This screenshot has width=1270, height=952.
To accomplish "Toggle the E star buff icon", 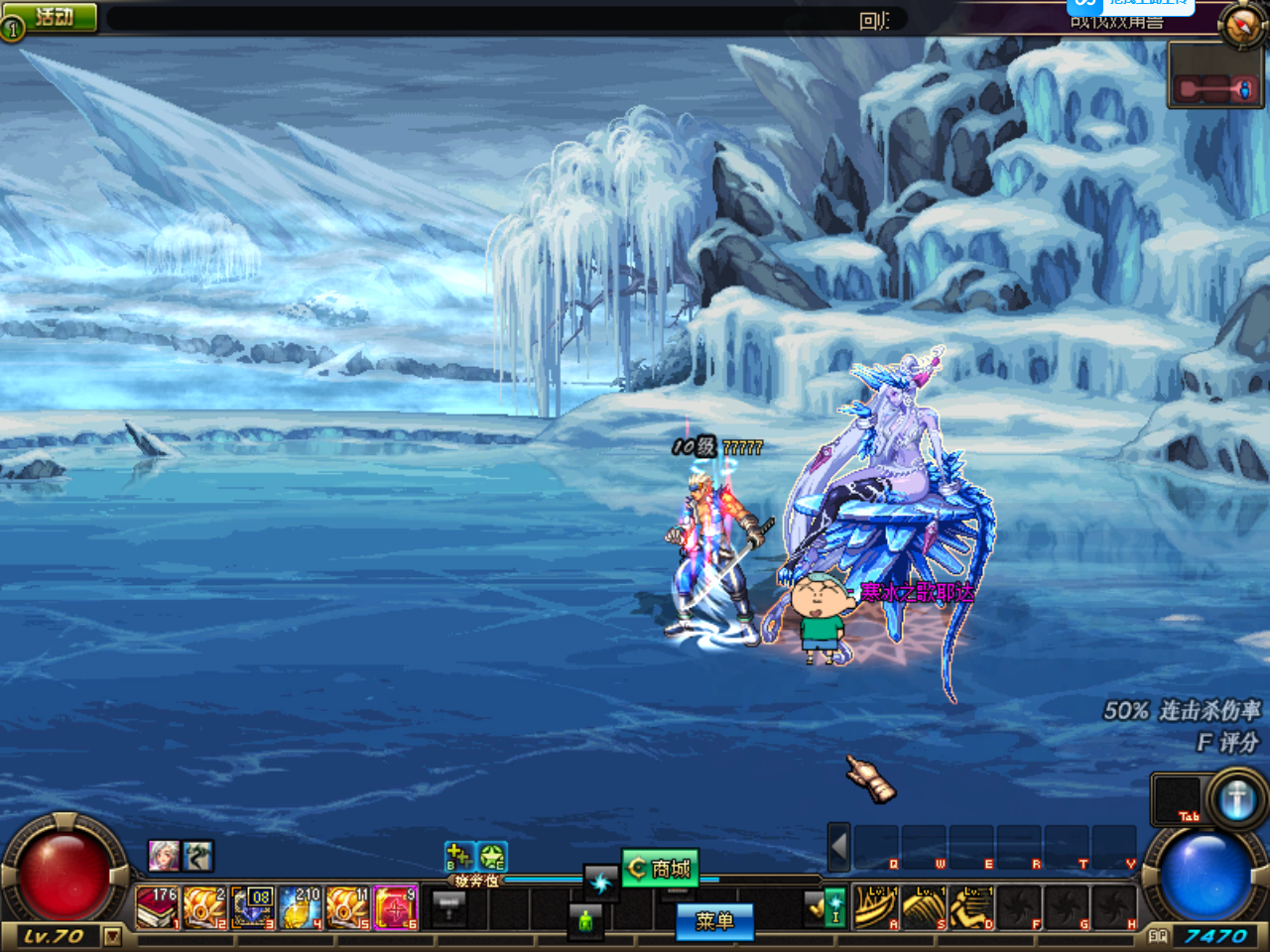I will 492,855.
